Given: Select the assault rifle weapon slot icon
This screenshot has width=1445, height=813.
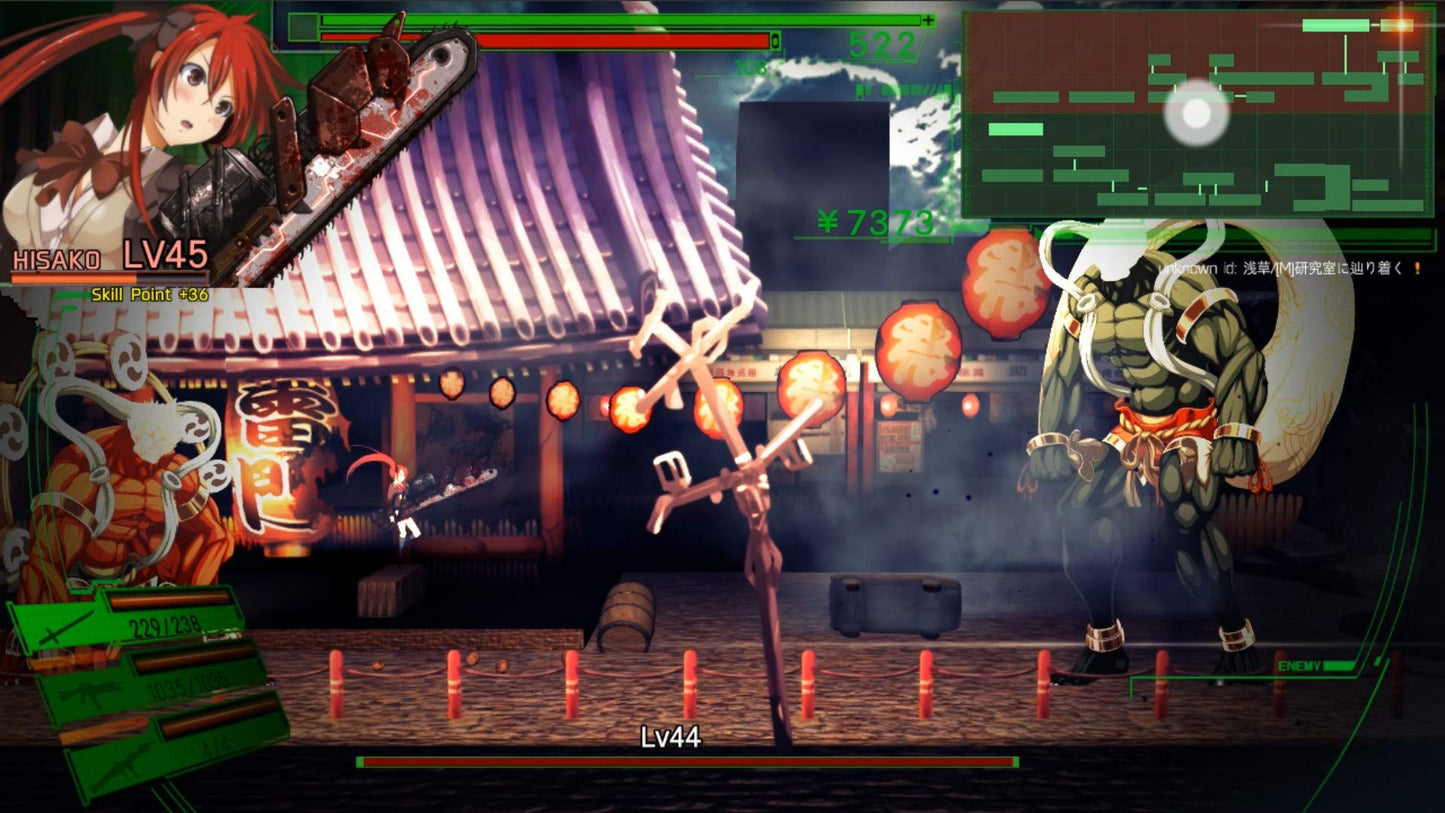Looking at the screenshot, I should click(89, 693).
